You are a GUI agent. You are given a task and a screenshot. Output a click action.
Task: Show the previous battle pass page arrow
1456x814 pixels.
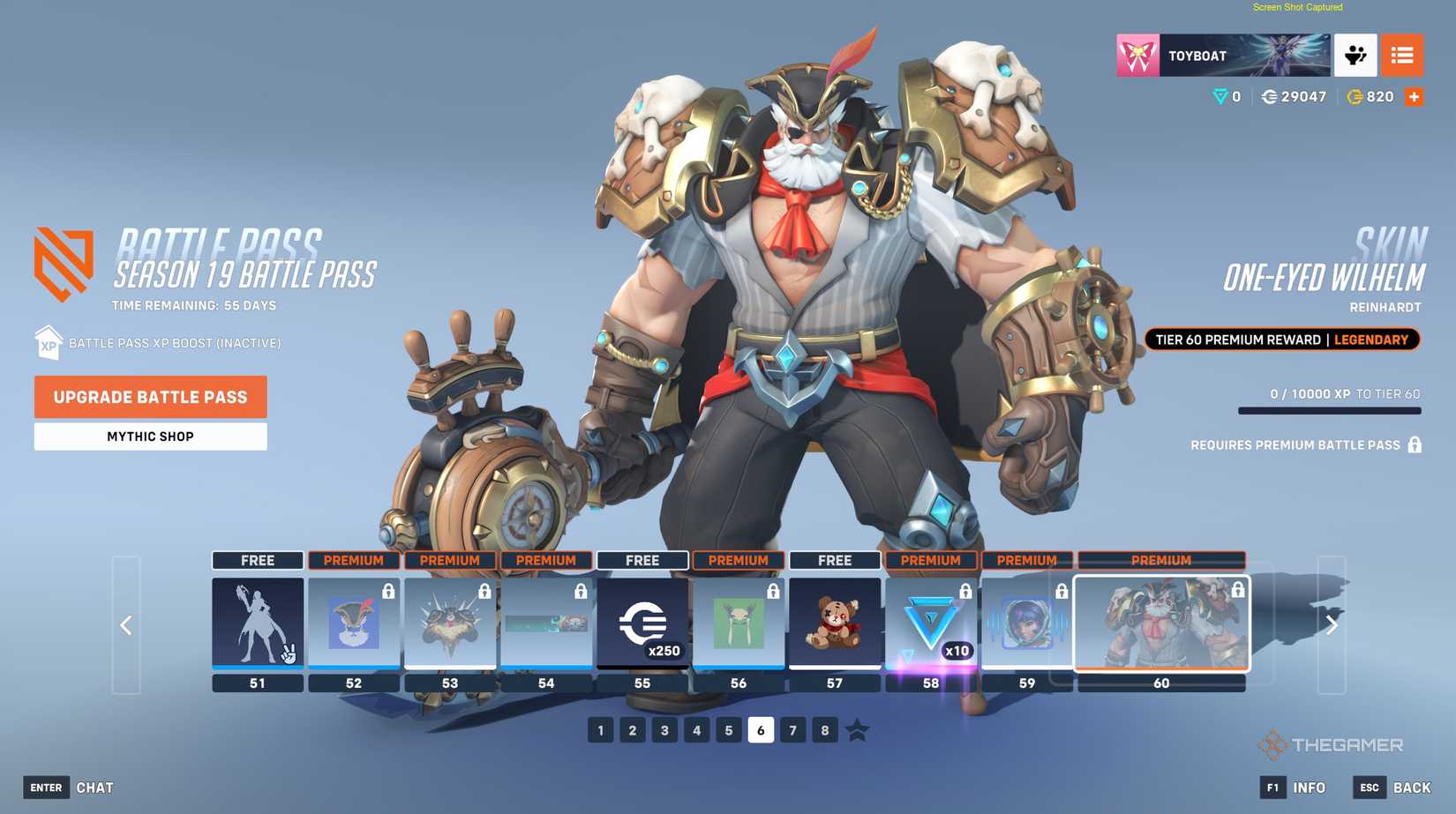pyautogui.click(x=126, y=625)
